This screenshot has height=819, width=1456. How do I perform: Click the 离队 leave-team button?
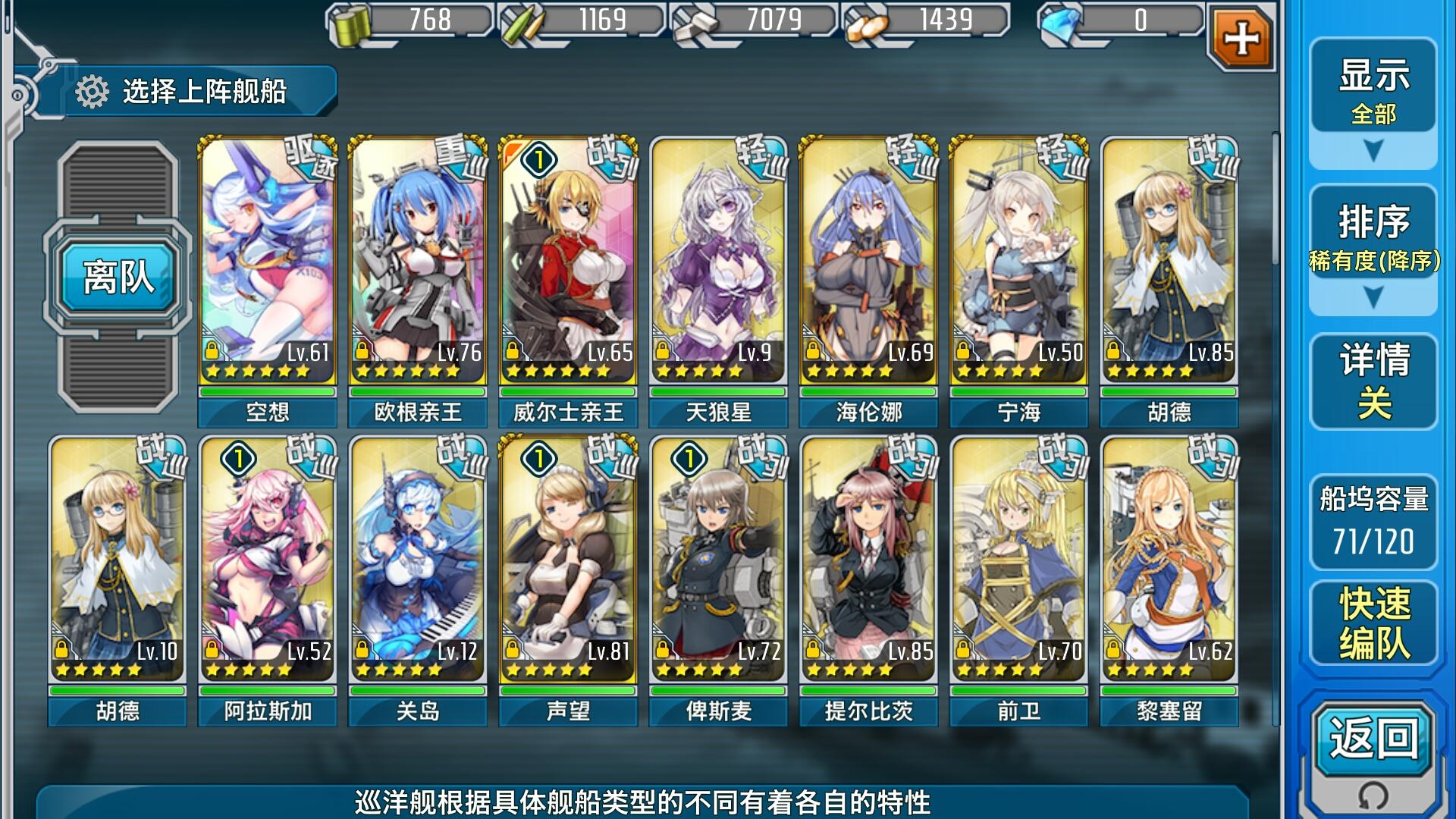(118, 276)
